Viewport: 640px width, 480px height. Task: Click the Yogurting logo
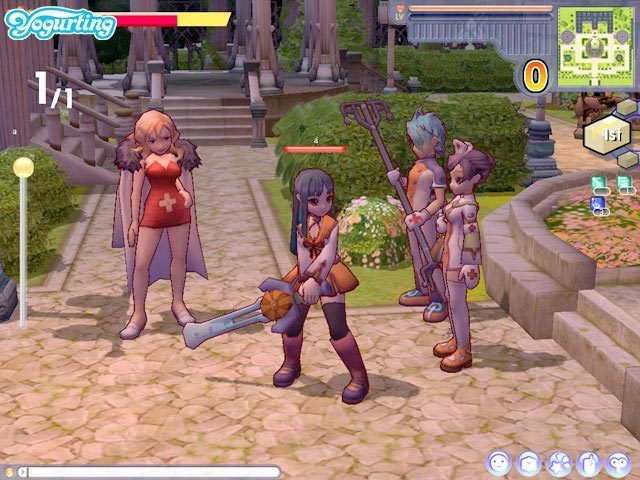pyautogui.click(x=60, y=23)
